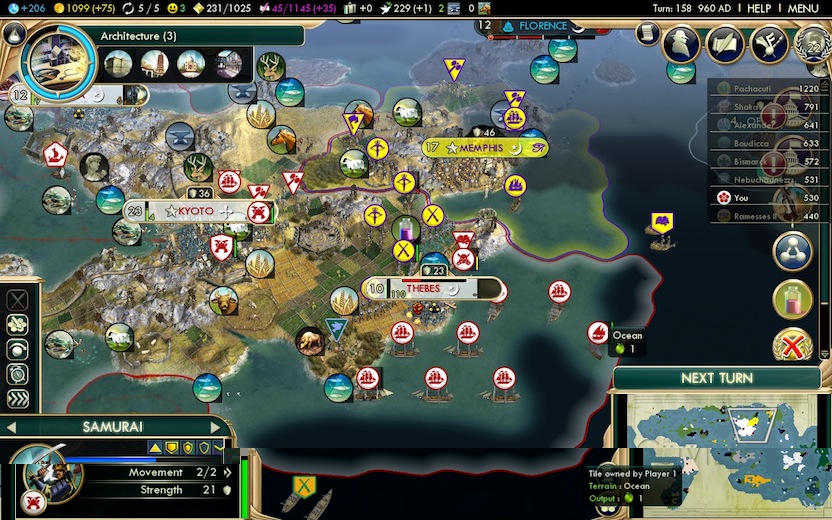Click the red X notification icon
Image resolution: width=832 pixels, height=520 pixels.
[x=792, y=347]
